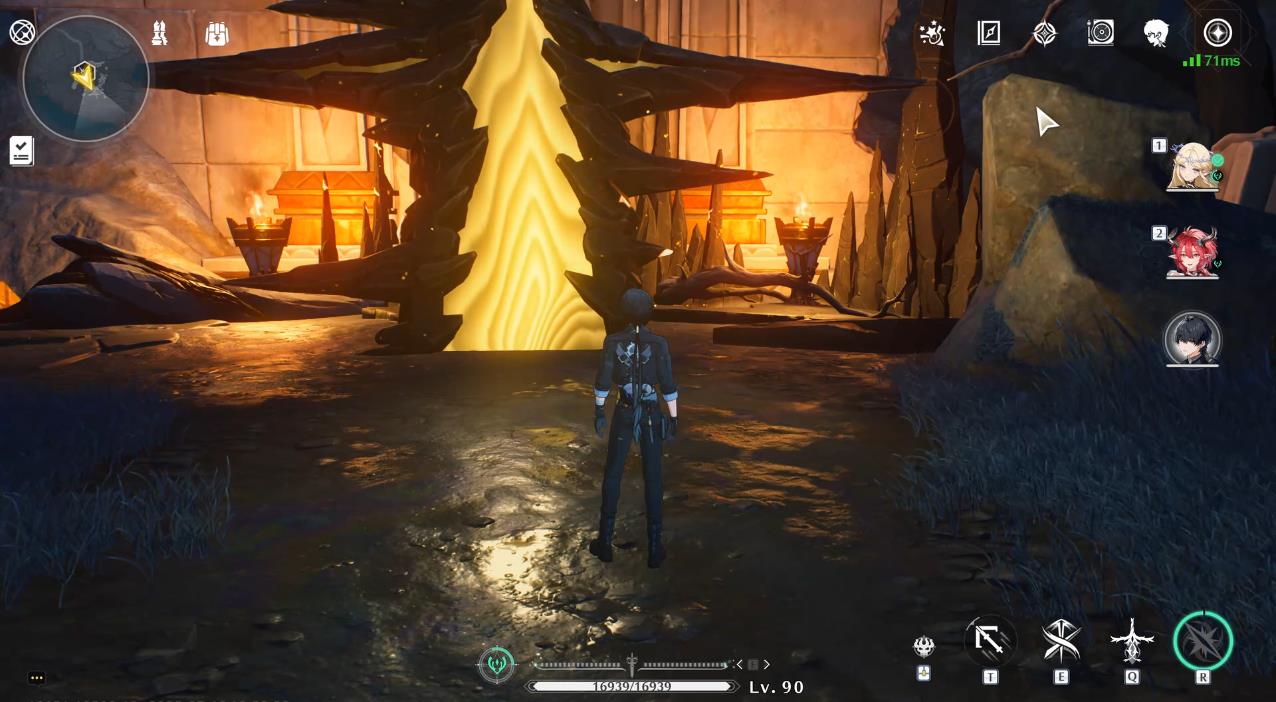
Task: Open the chat bubble with yellow dots
Action: (x=37, y=678)
